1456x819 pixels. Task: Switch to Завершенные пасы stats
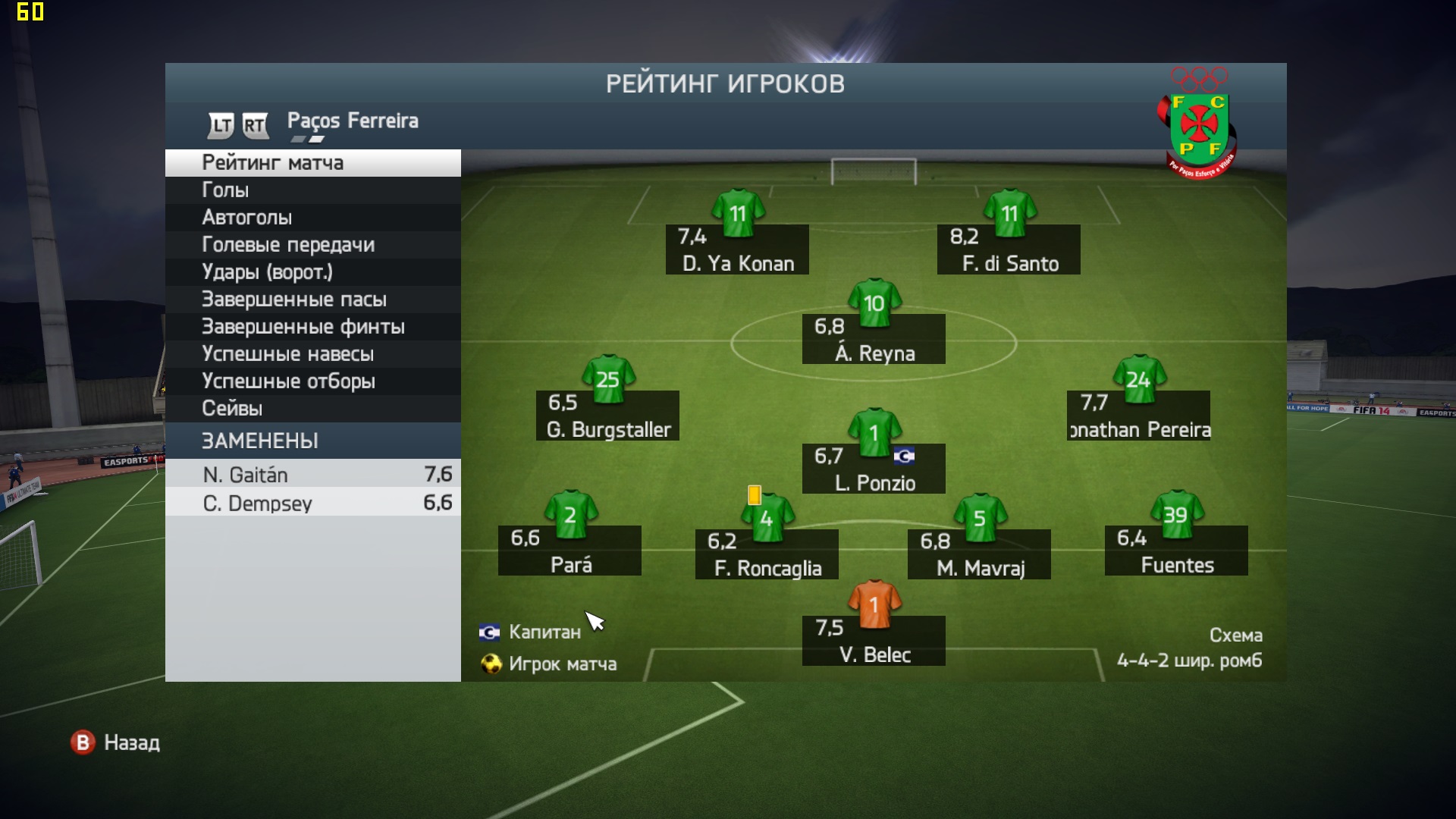coord(312,300)
